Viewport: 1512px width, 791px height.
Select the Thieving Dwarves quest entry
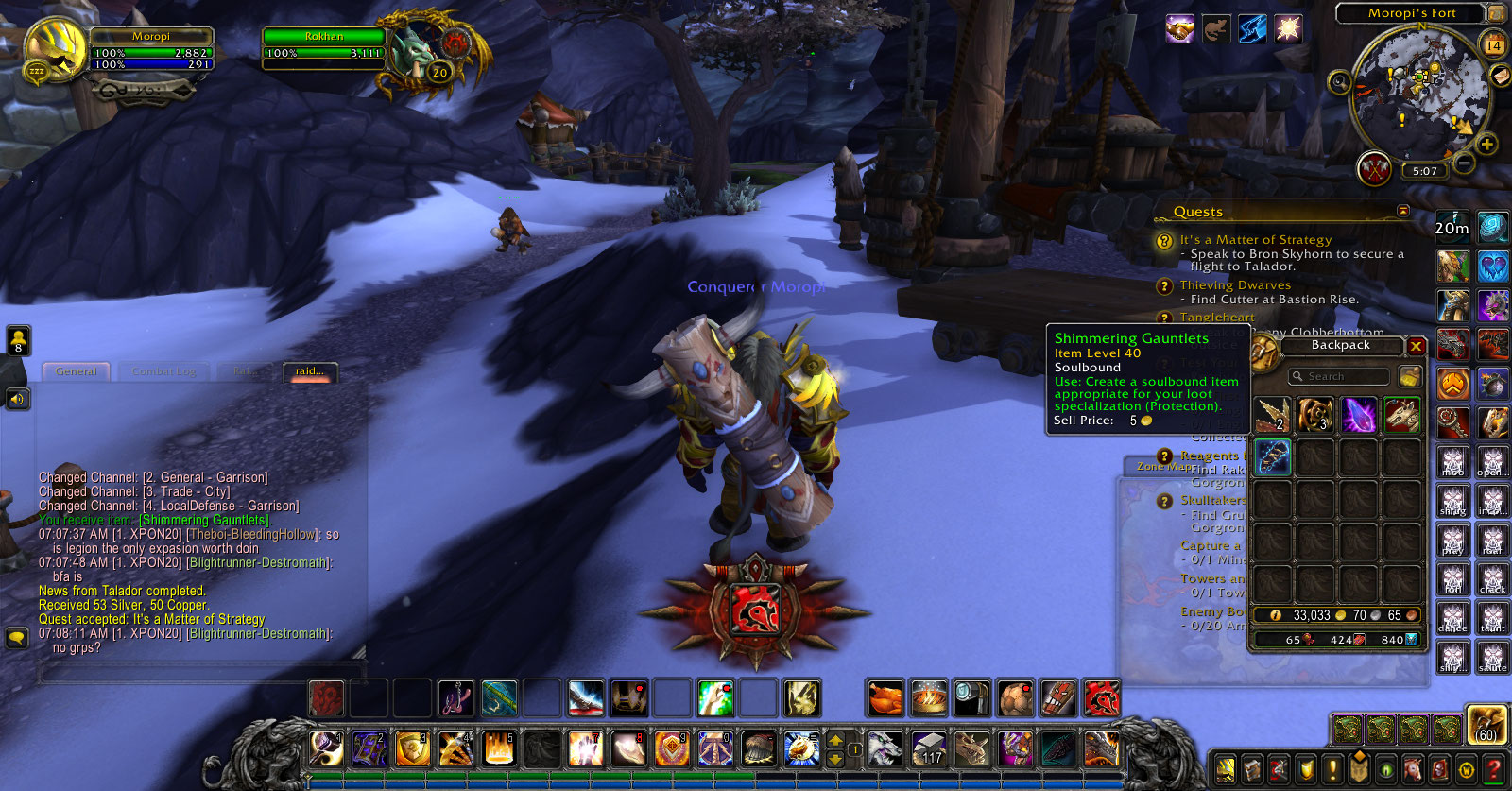click(x=1234, y=285)
